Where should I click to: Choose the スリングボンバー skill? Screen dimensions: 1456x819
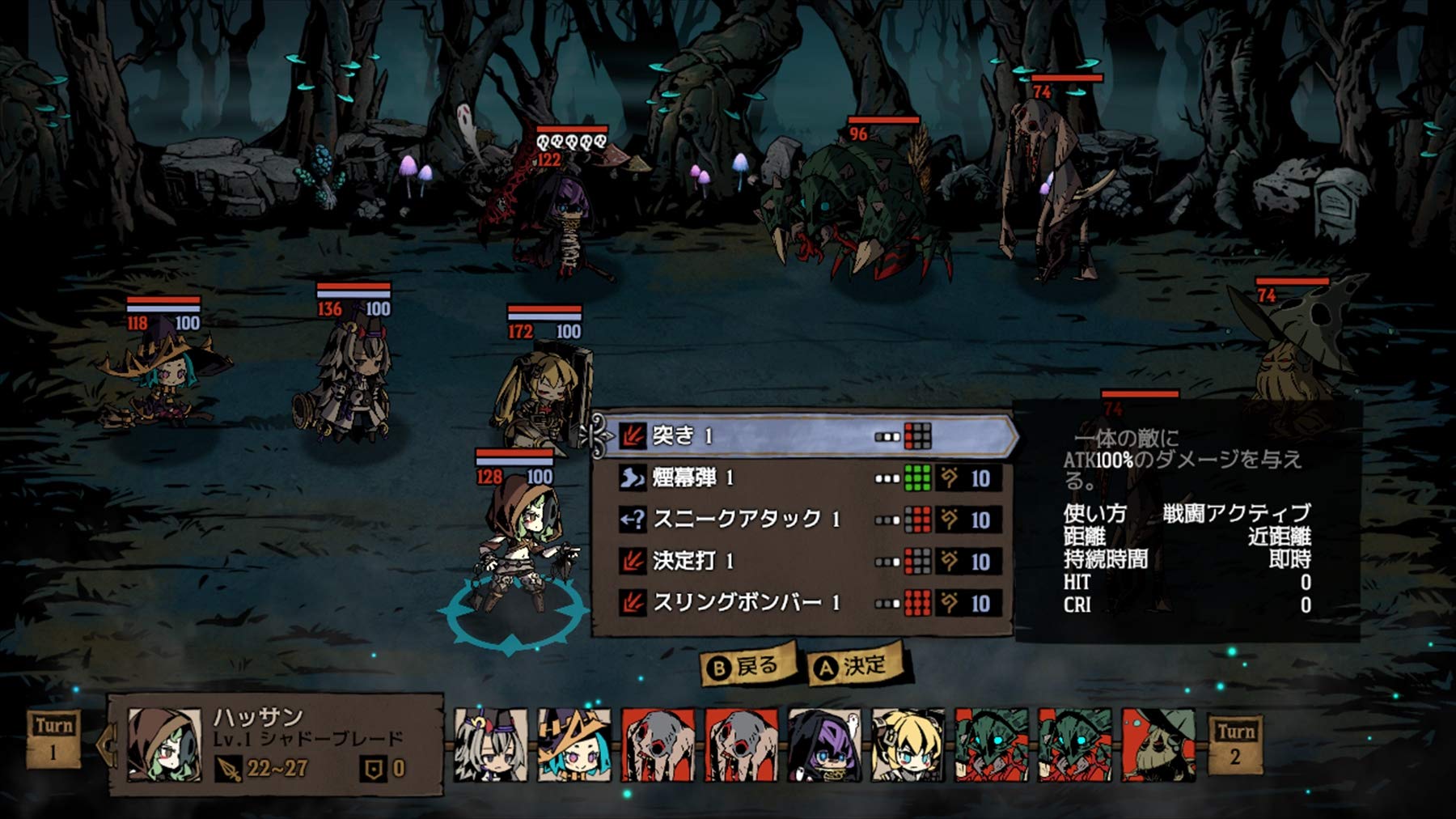click(801, 603)
